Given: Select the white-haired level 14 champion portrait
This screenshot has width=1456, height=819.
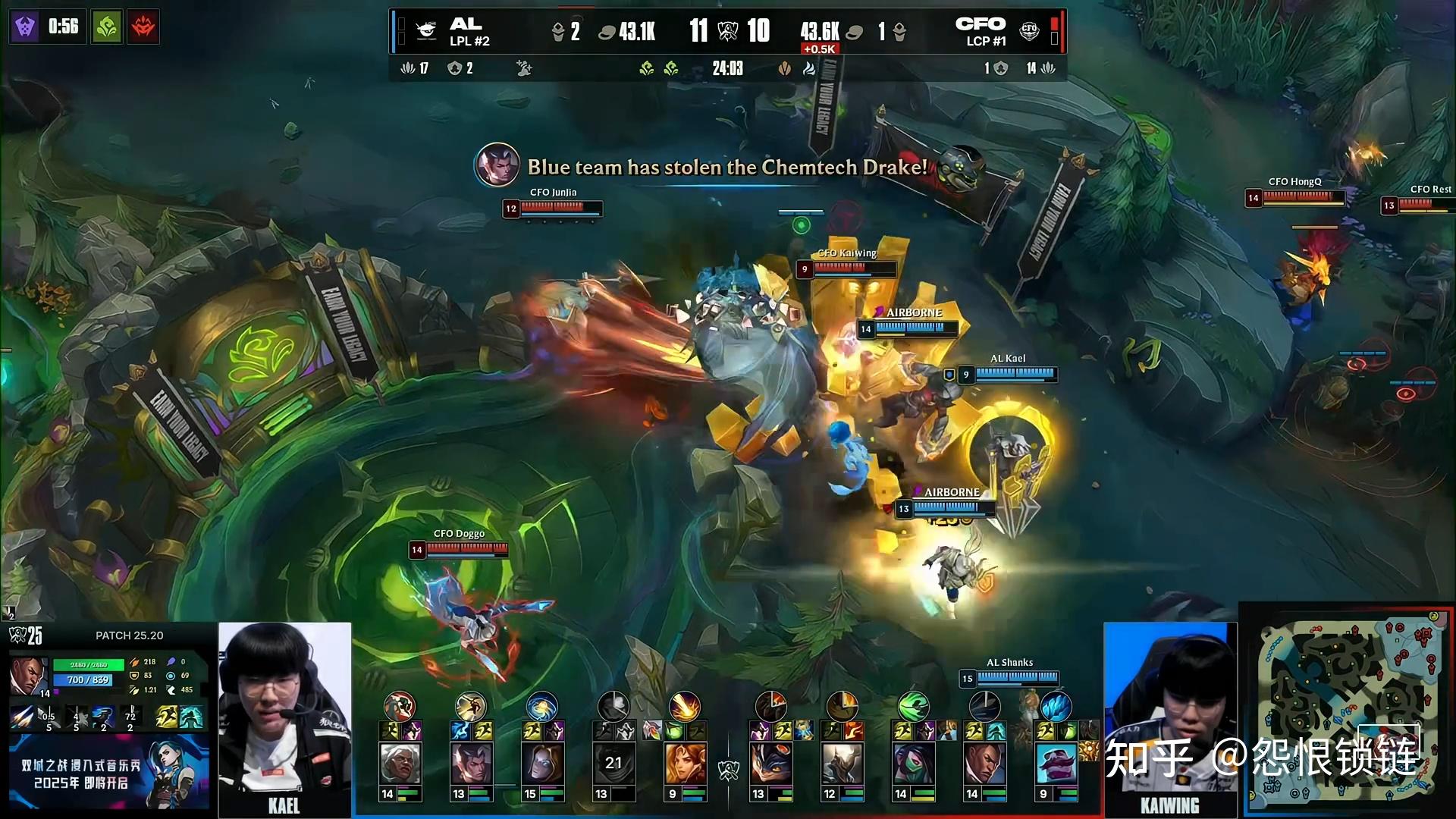Looking at the screenshot, I should [400, 764].
